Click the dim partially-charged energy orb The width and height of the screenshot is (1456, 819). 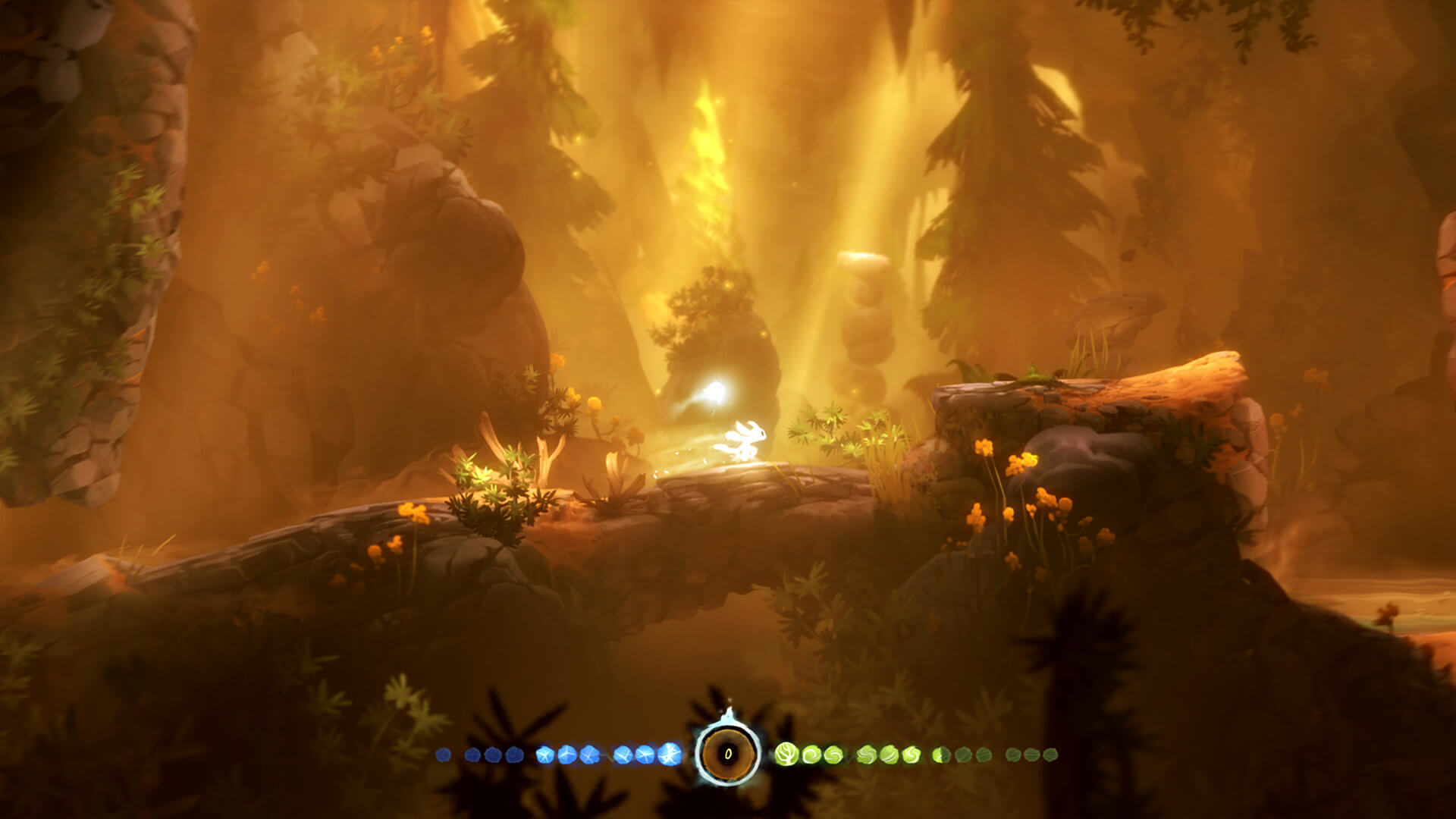click(472, 755)
